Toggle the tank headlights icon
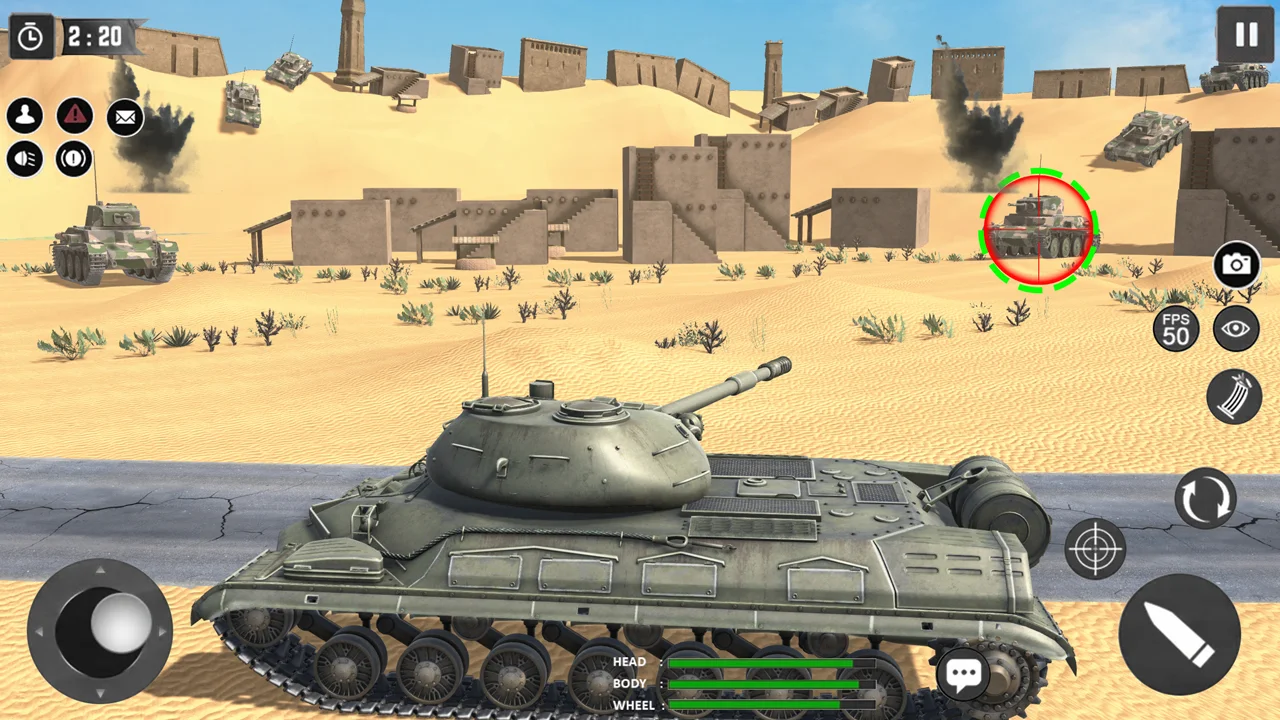 coord(25,159)
